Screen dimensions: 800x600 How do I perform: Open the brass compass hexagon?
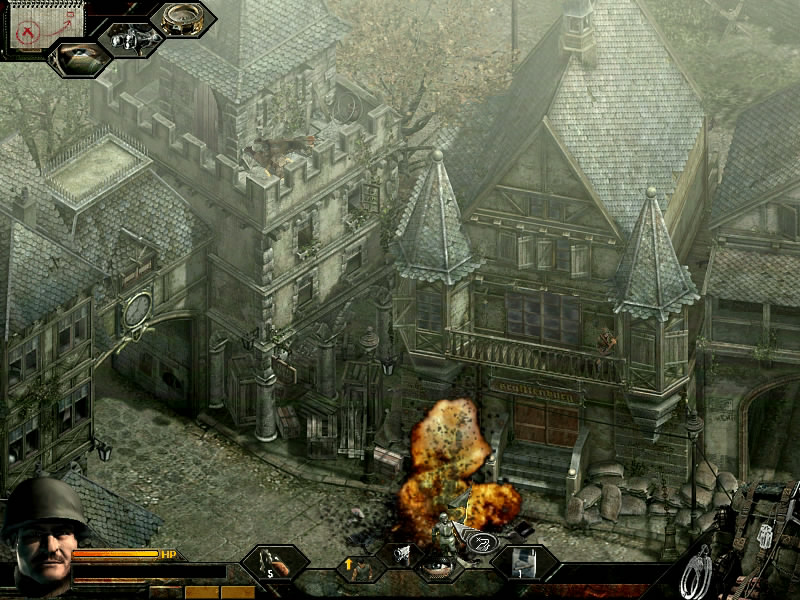point(182,19)
